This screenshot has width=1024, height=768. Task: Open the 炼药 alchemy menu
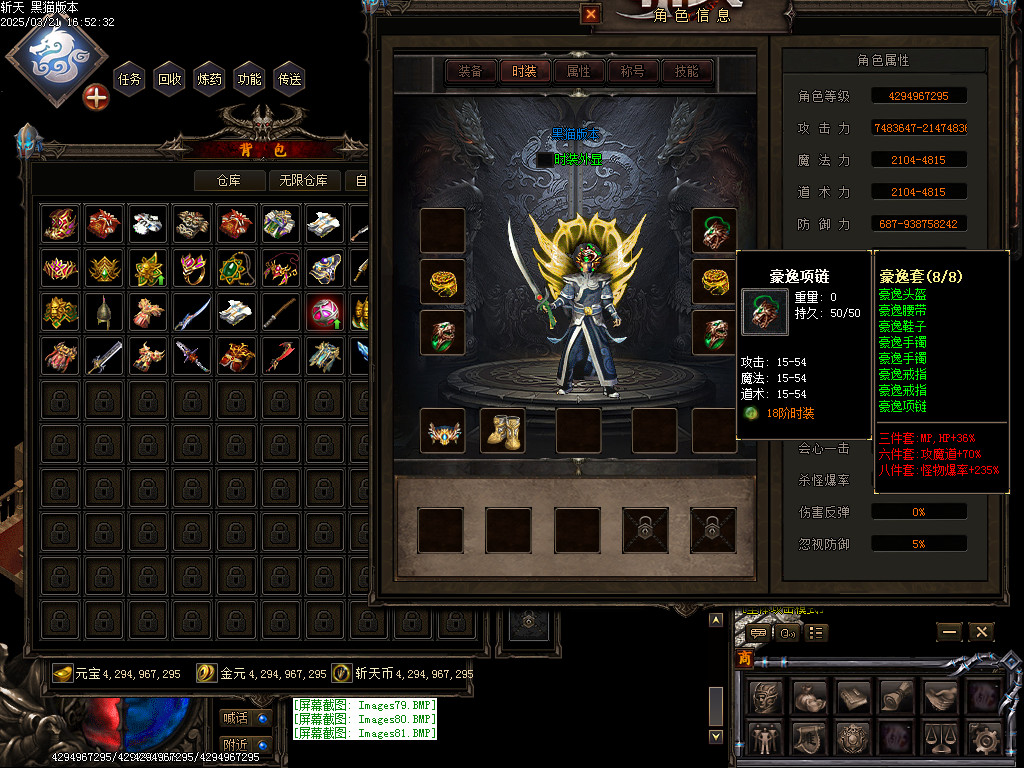pos(210,79)
